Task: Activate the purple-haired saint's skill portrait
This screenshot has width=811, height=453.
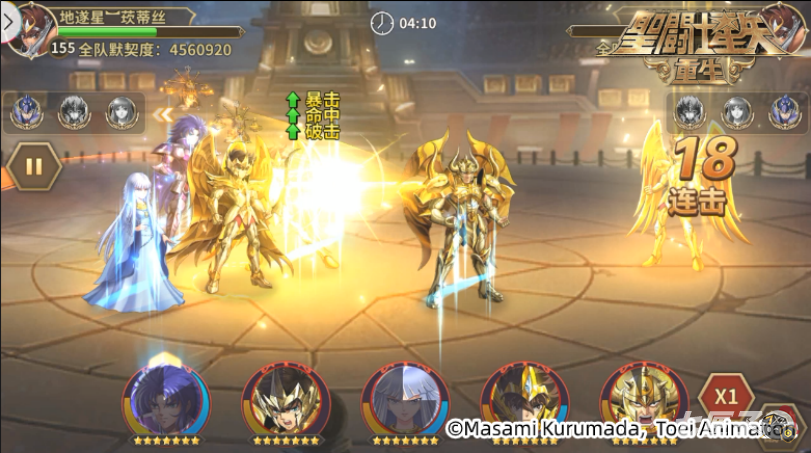Action: click(x=166, y=398)
